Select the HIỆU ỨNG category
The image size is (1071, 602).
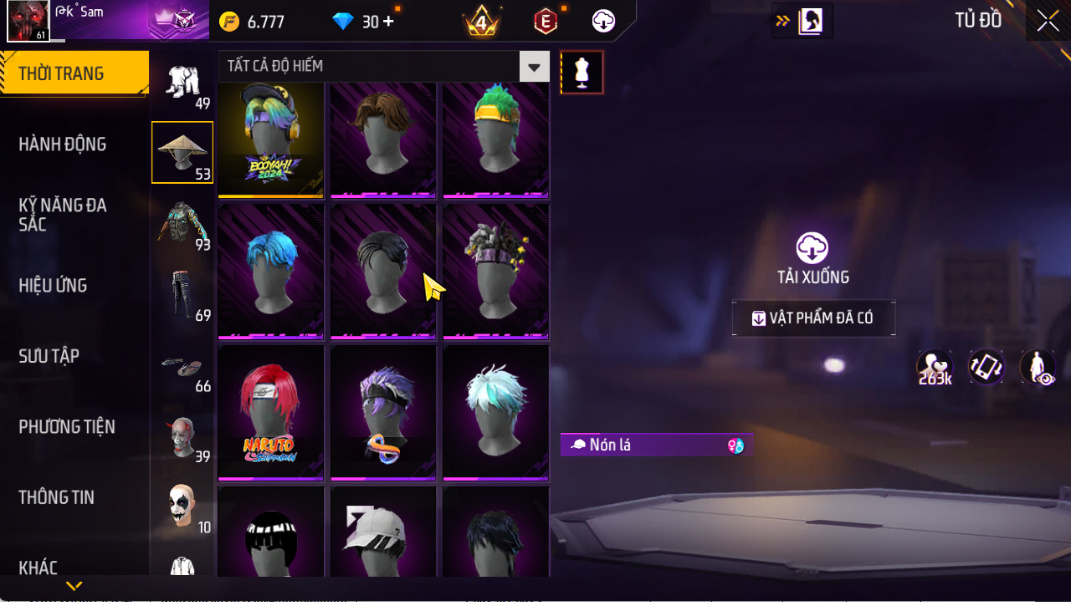pos(53,285)
